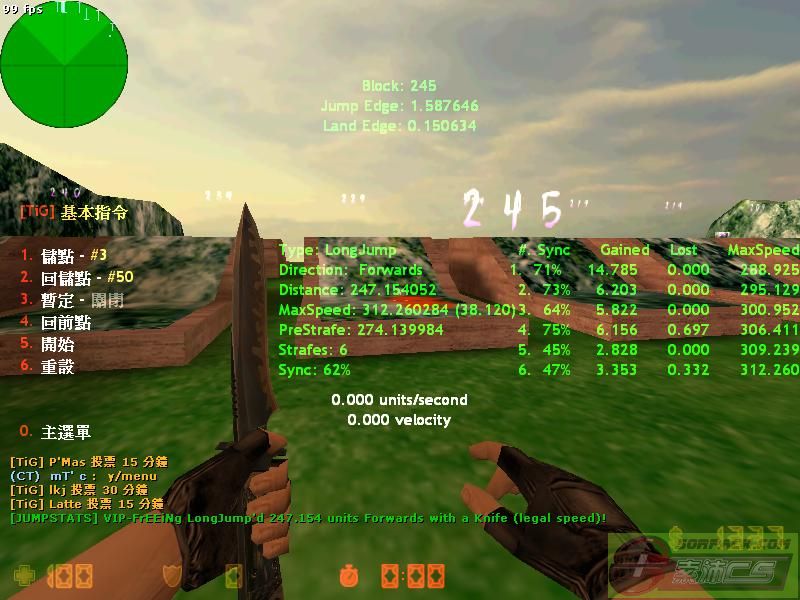
Task: Choose 開始 to go to start
Action: tap(58, 343)
